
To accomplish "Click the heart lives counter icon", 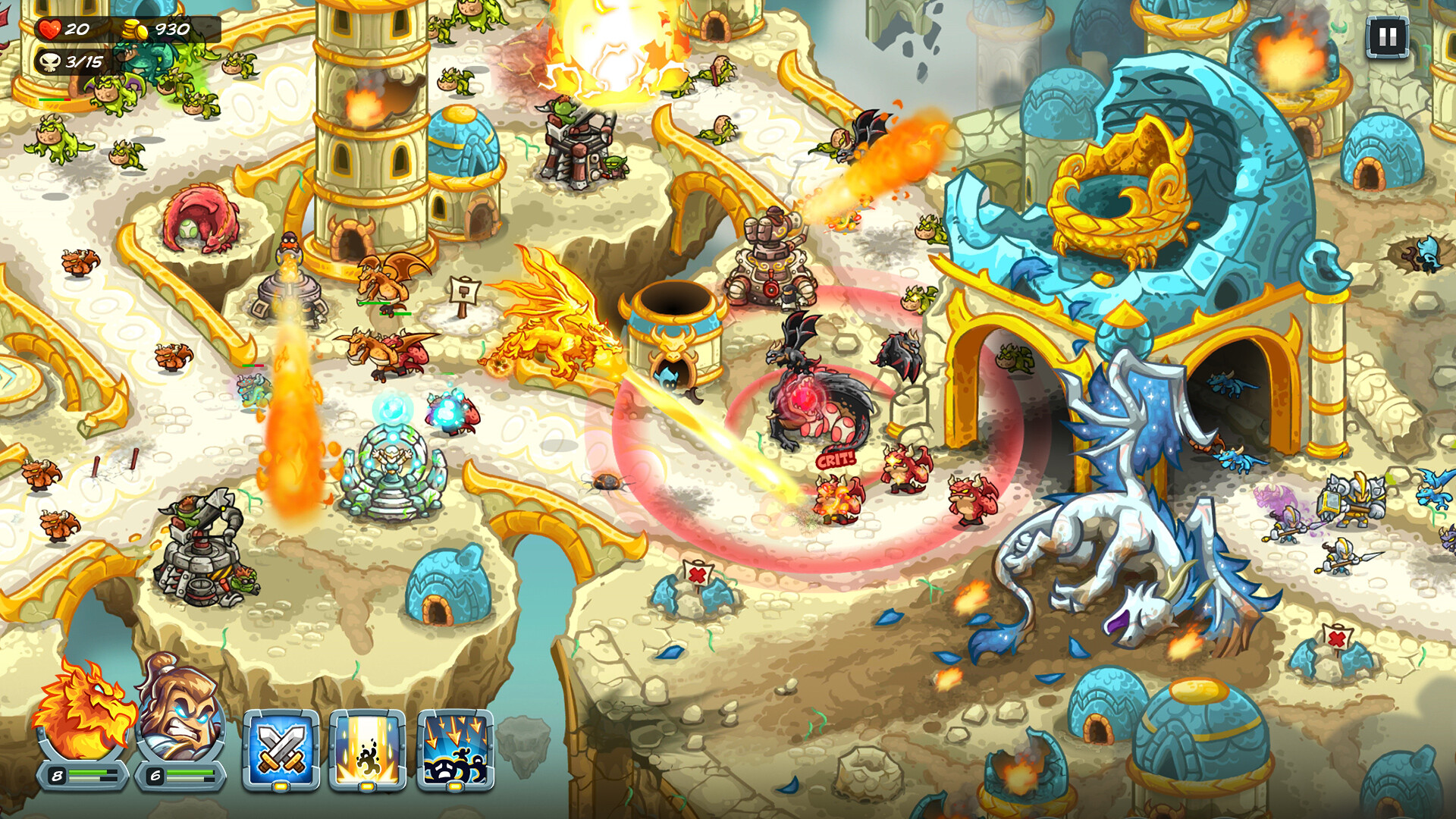I will pyautogui.click(x=48, y=30).
